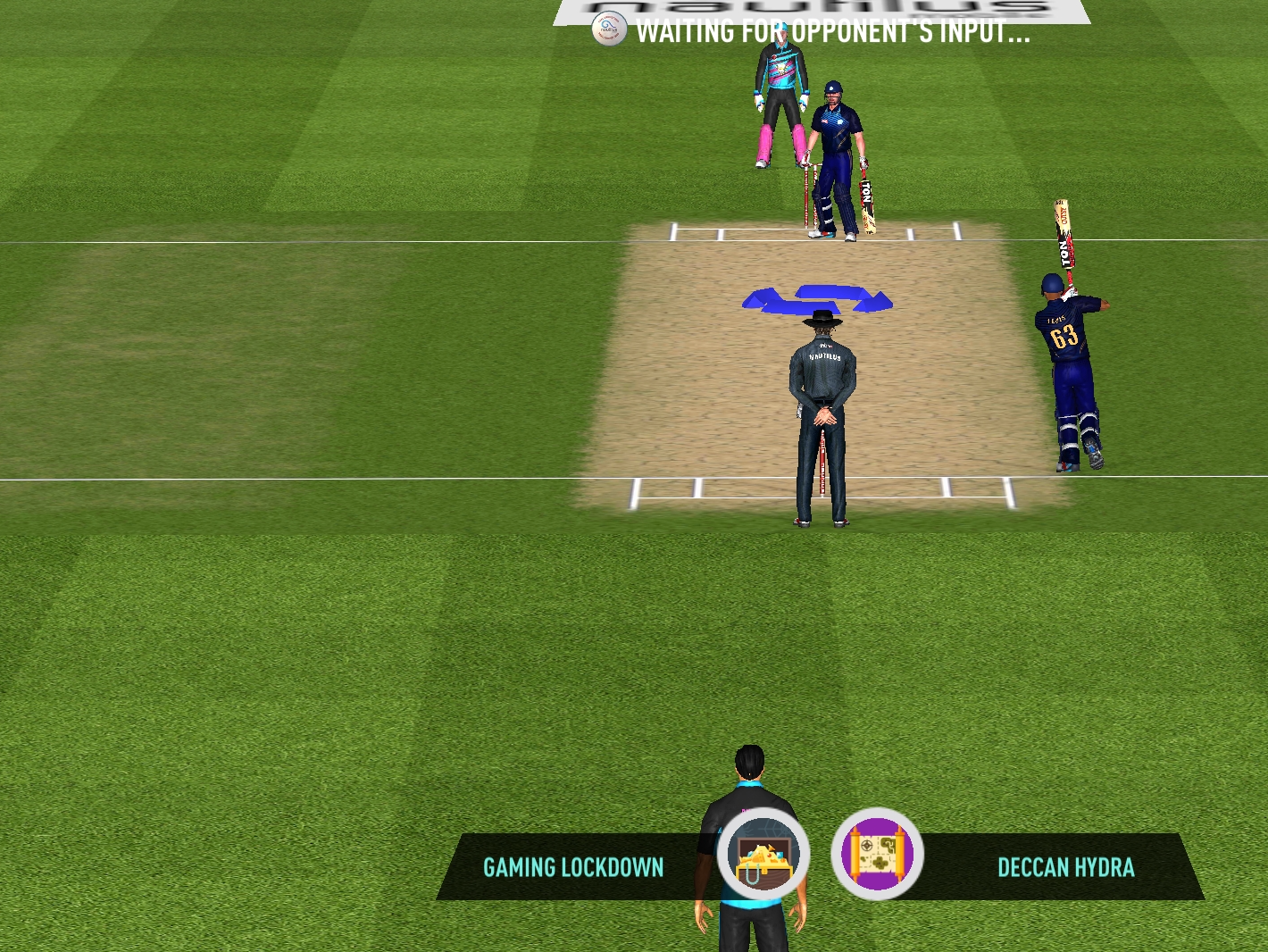Click the treasure chest avatar icon
Viewport: 1268px width, 952px height.
point(763,855)
